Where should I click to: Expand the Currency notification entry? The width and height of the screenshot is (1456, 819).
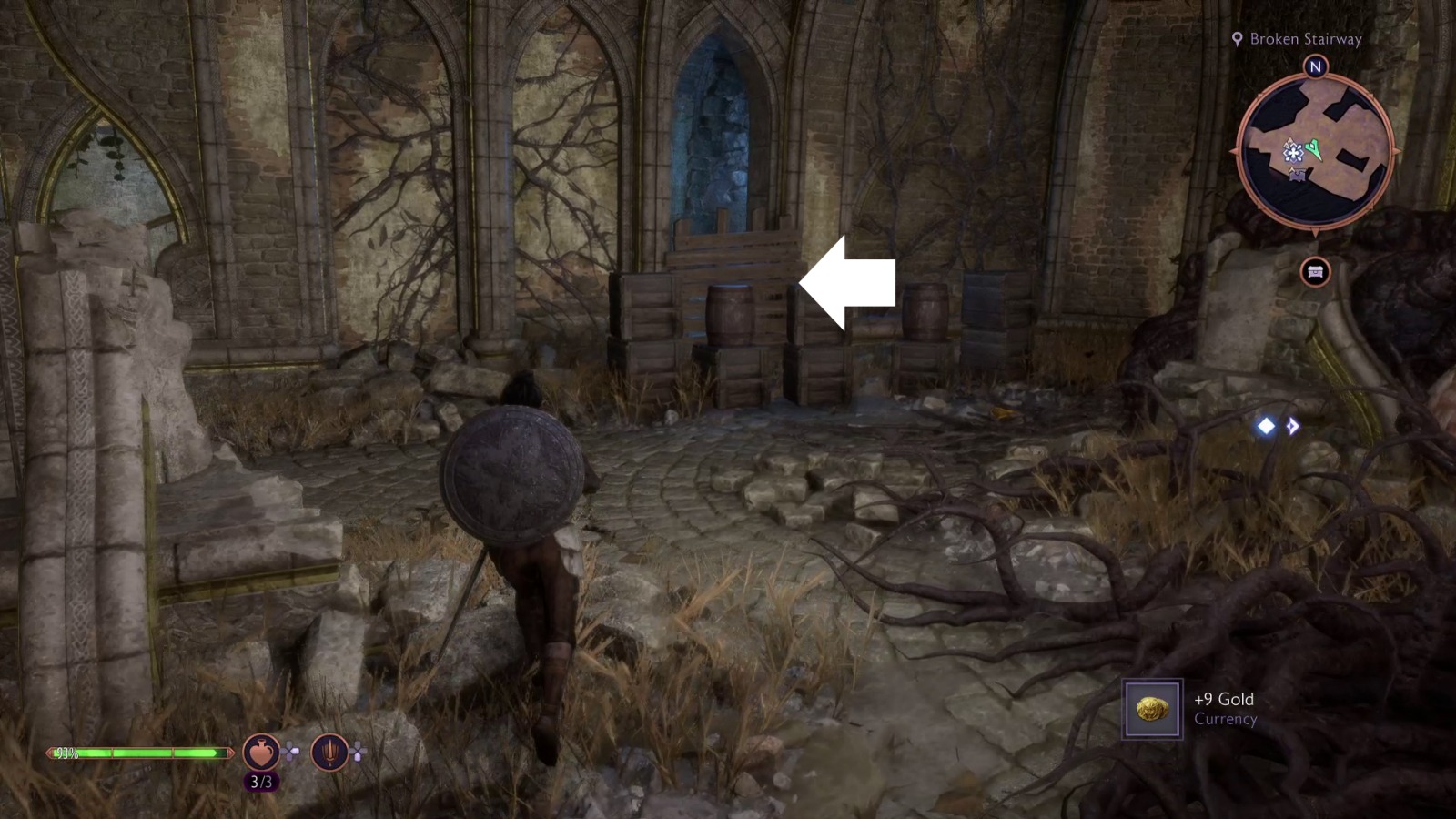click(1225, 718)
